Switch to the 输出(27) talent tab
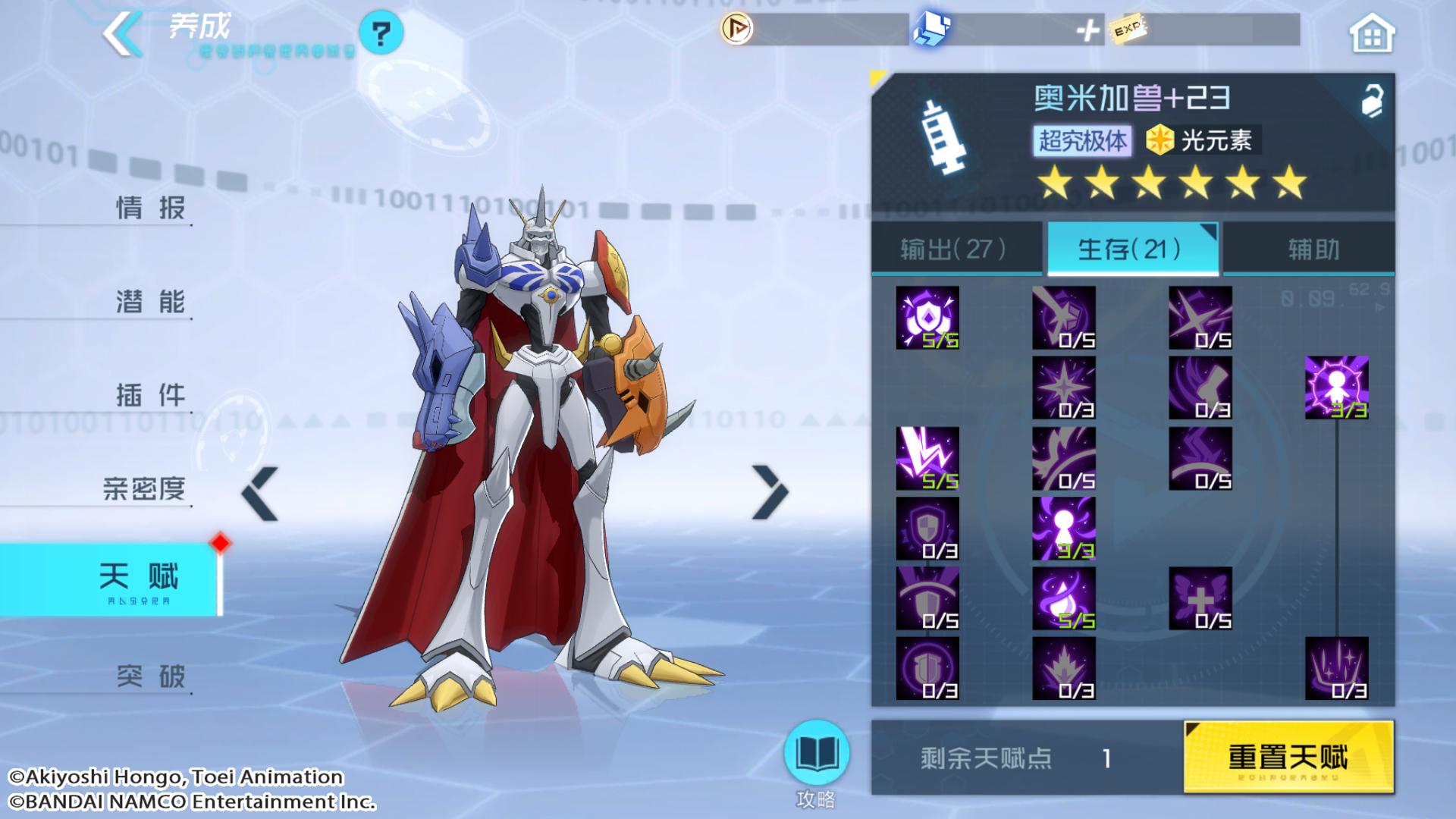Viewport: 1456px width, 819px height. click(955, 249)
